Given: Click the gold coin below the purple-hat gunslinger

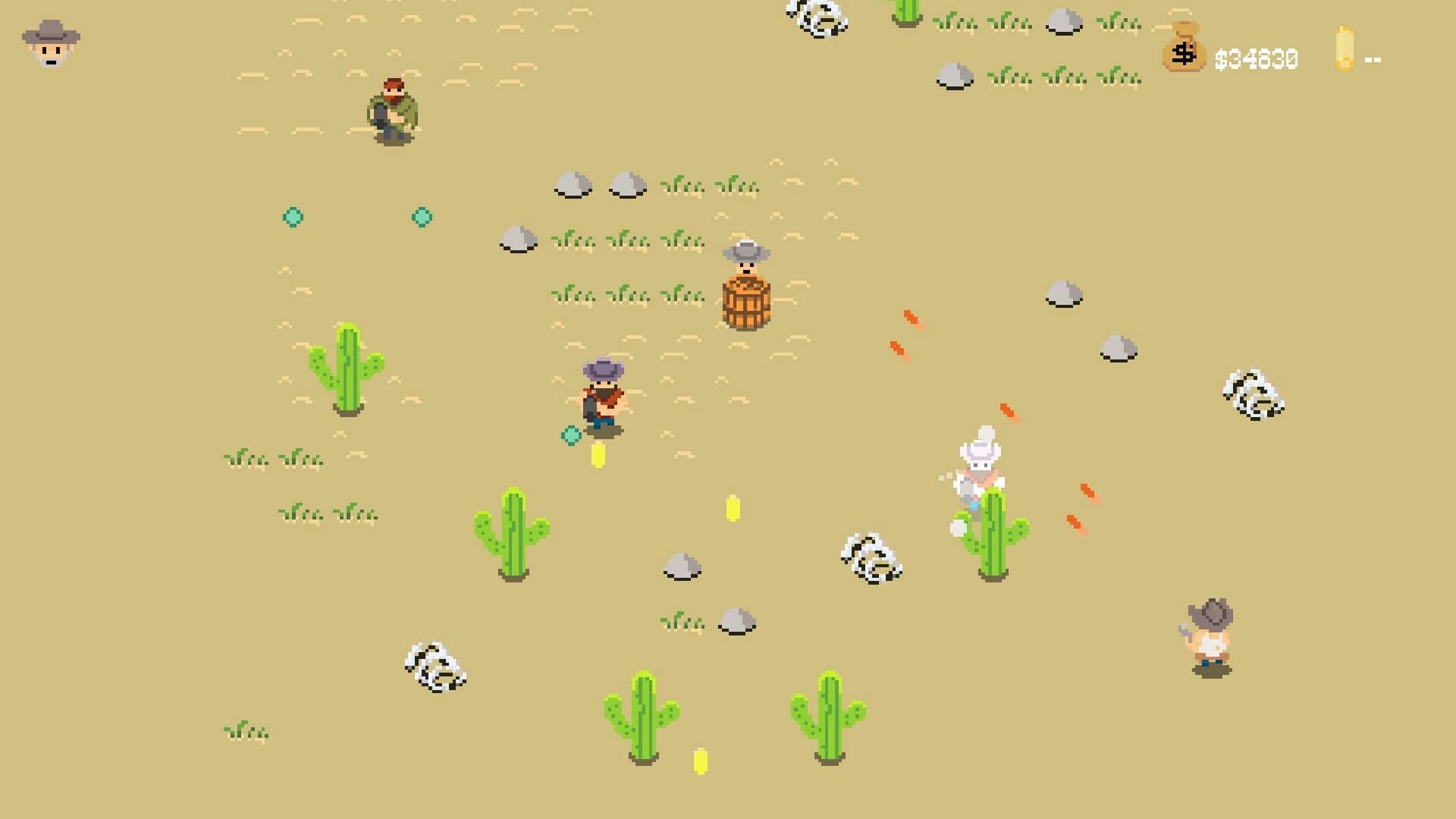Looking at the screenshot, I should click(599, 457).
